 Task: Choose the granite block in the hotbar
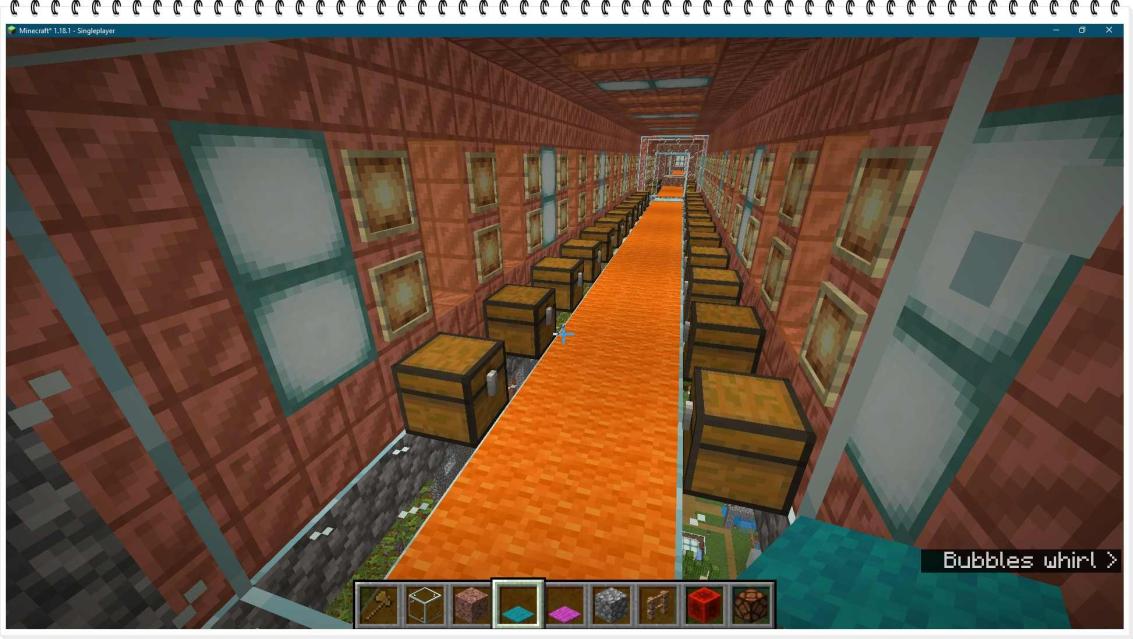click(472, 605)
